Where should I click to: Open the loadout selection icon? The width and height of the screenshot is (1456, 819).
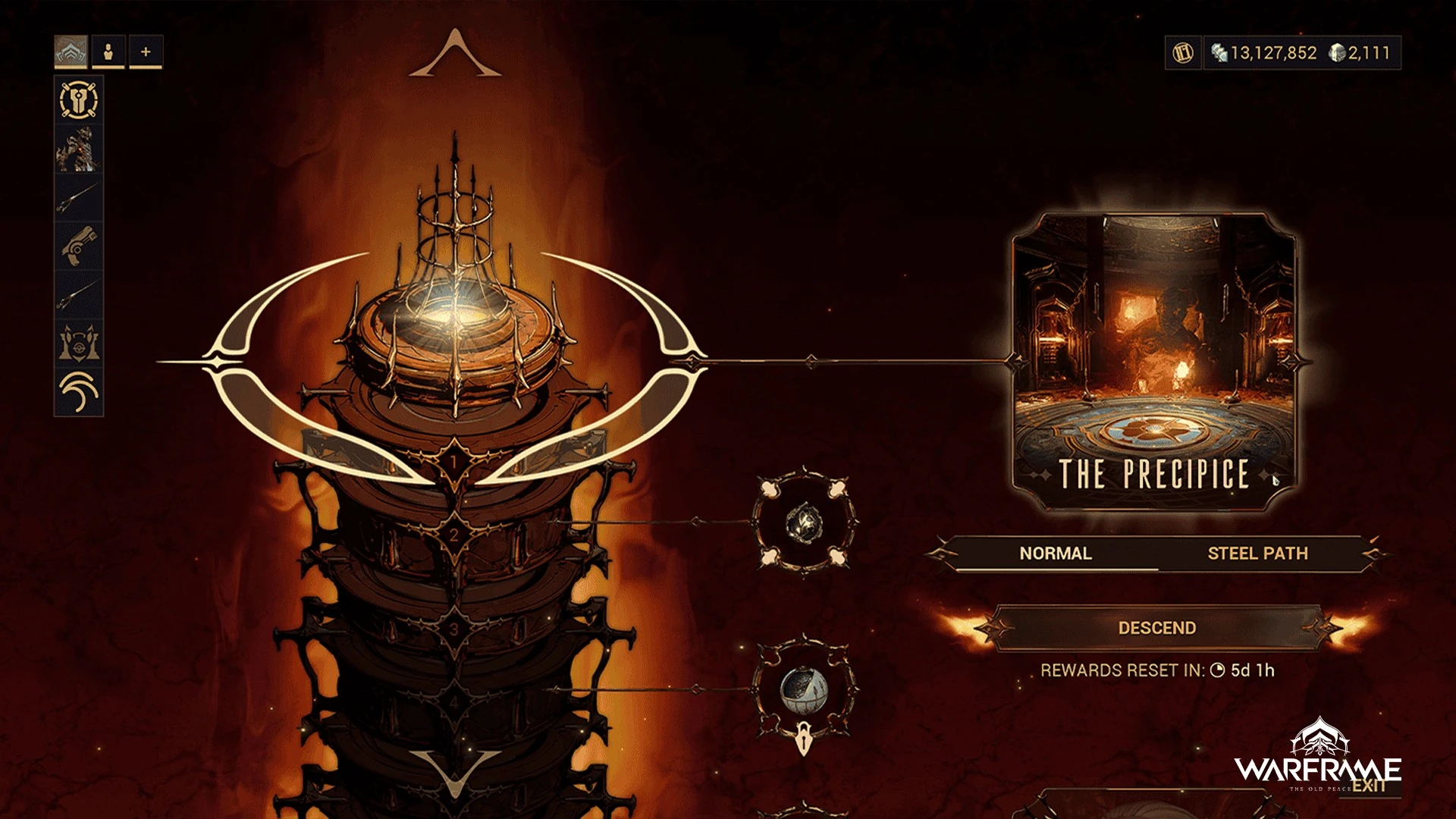(79, 99)
